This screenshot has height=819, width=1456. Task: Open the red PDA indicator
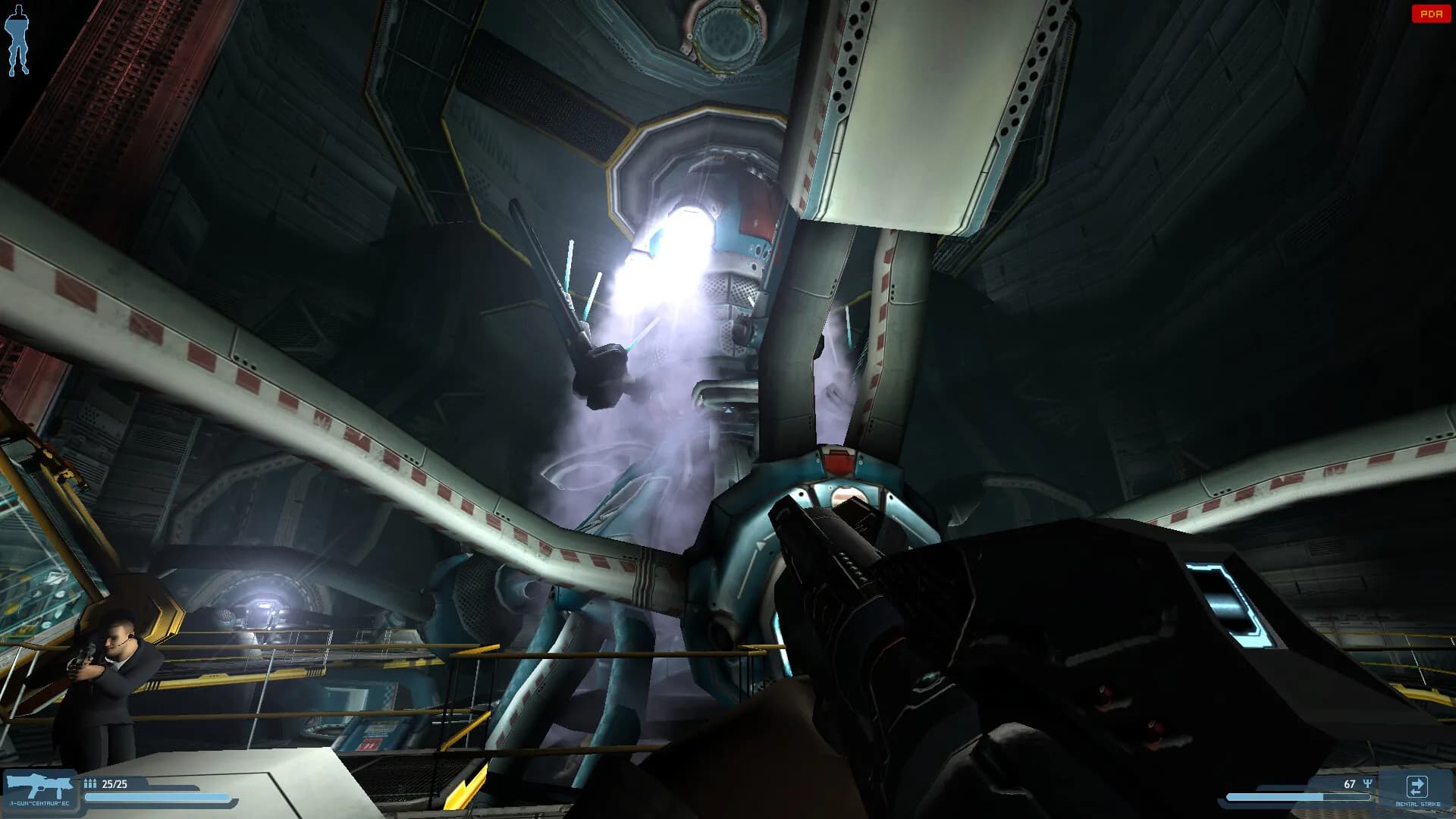[x=1430, y=14]
